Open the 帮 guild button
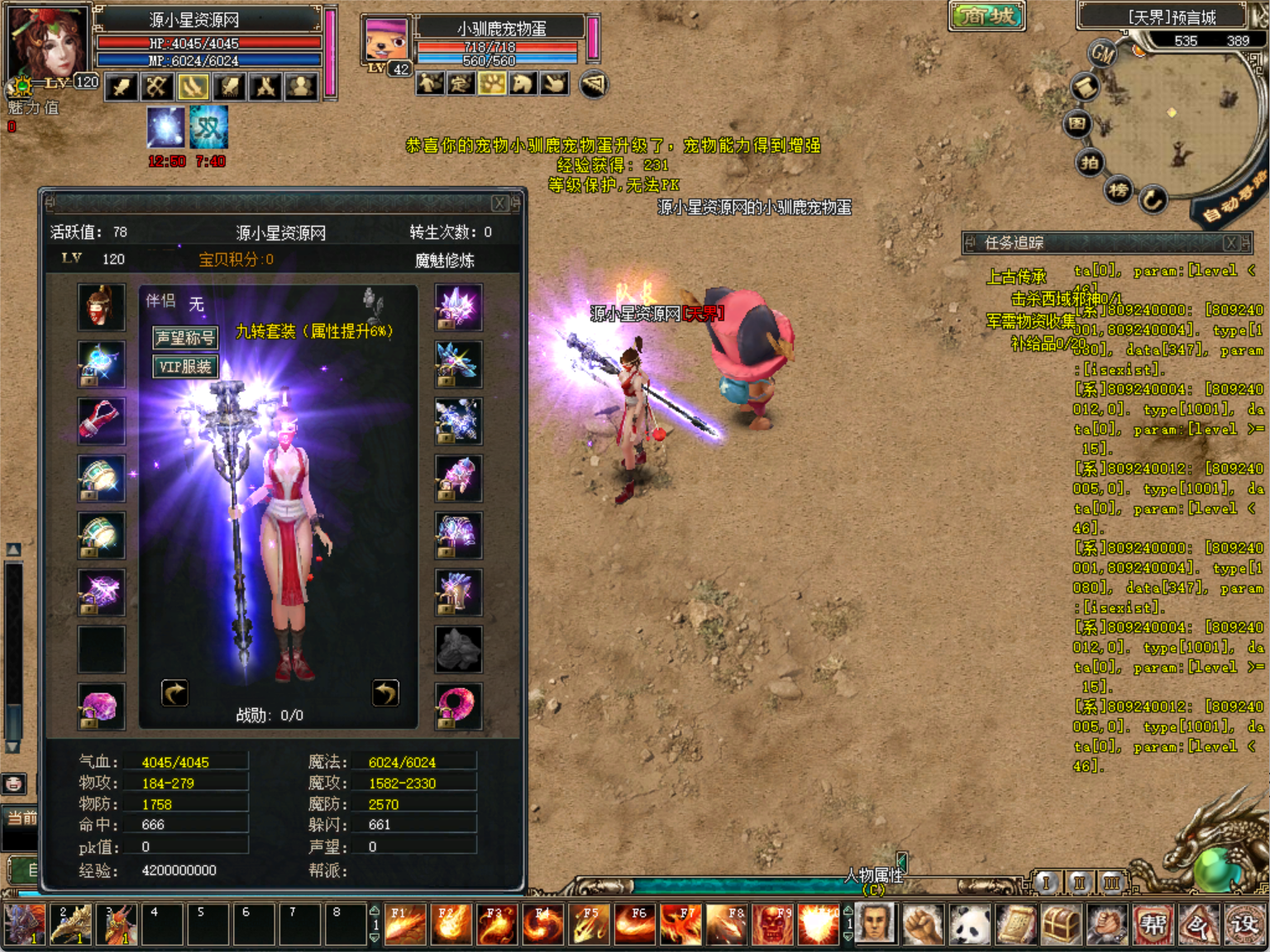1270x952 pixels. [1153, 924]
